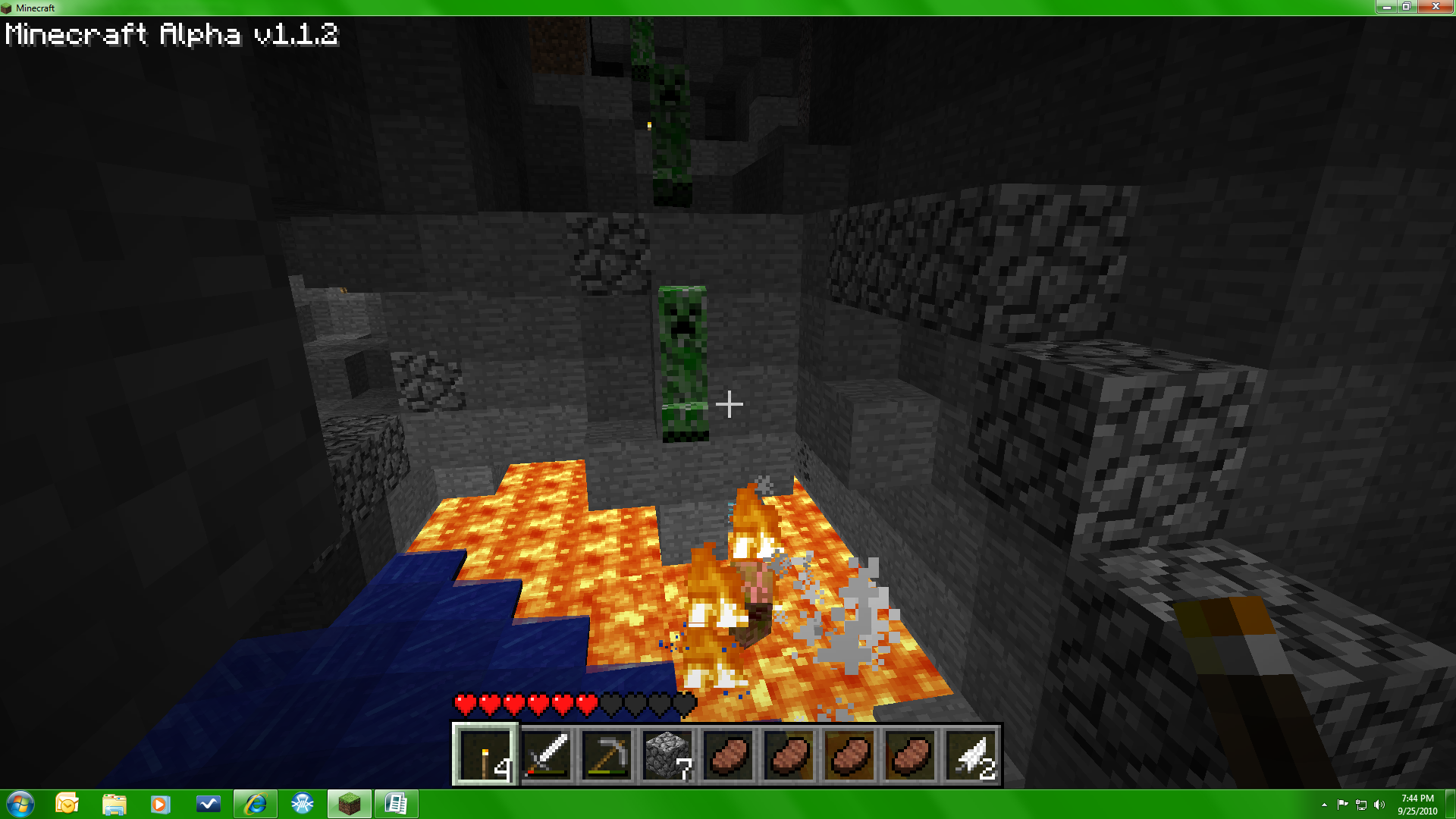The height and width of the screenshot is (819, 1456).
Task: Close the Minecraft window
Action: pyautogui.click(x=1435, y=7)
